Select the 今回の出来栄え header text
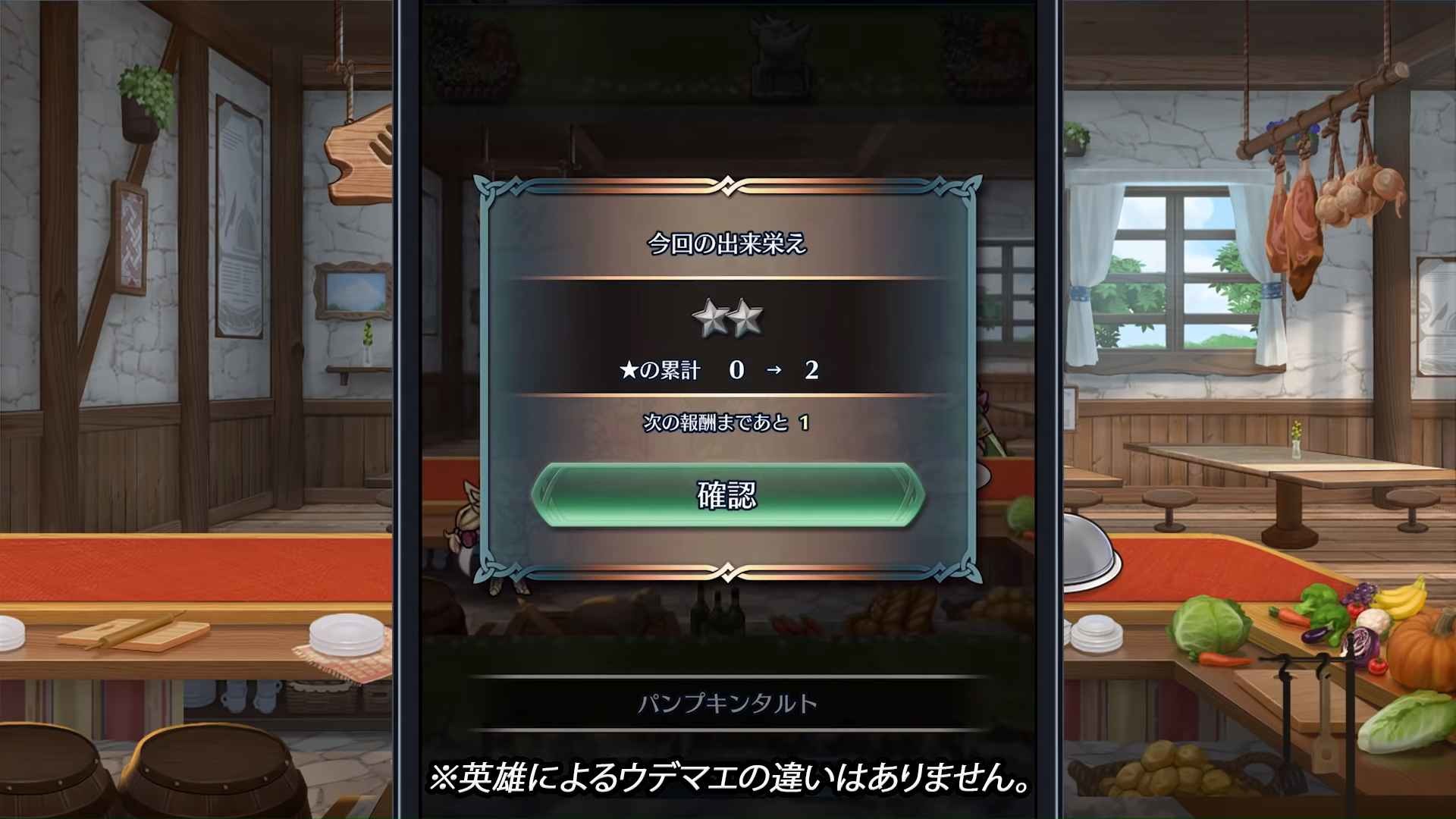Viewport: 1456px width, 819px height. 727,241
